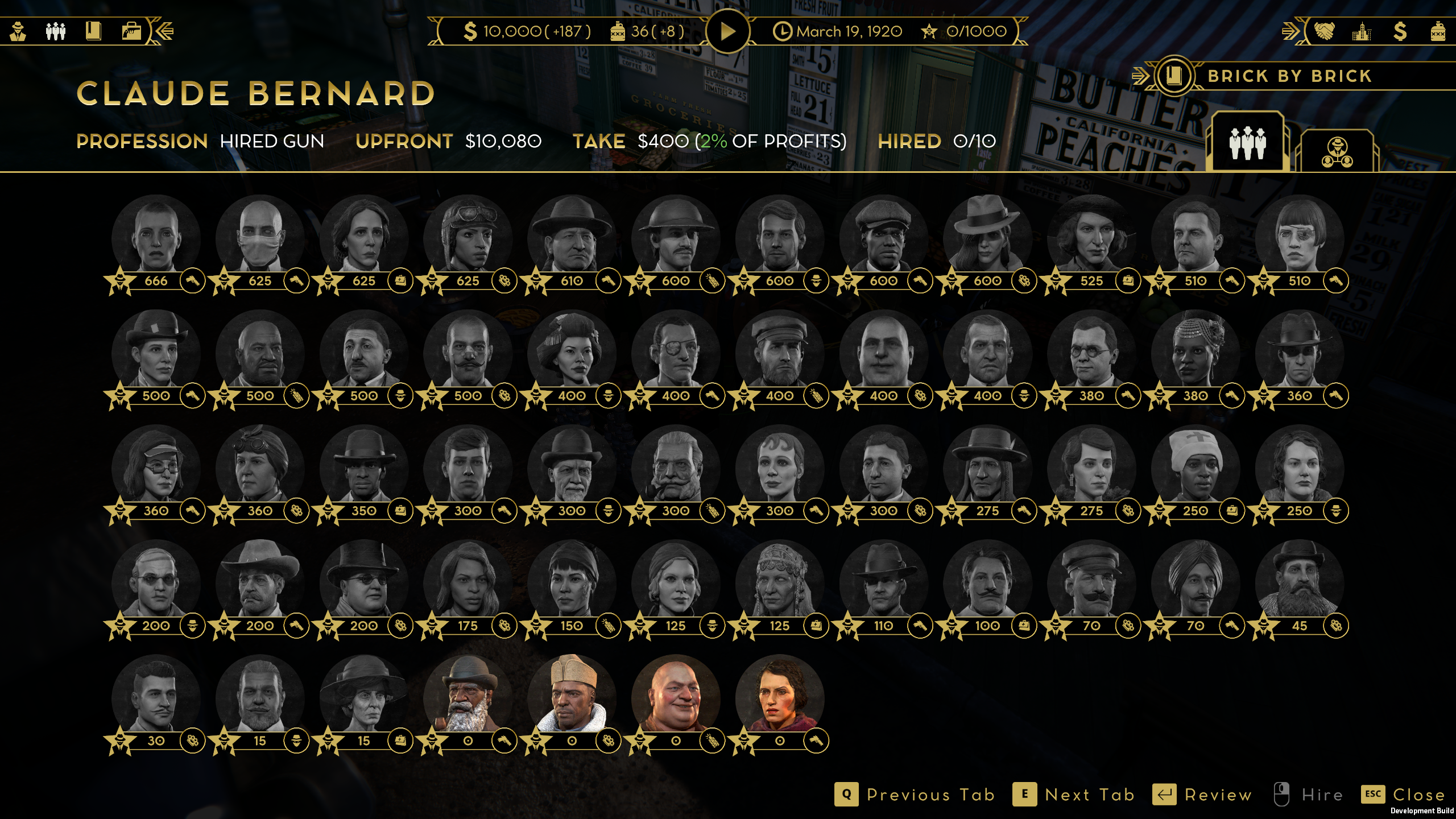1456x819 pixels.
Task: Toggle the notebook badge beside Brick By Brick
Action: (1174, 75)
